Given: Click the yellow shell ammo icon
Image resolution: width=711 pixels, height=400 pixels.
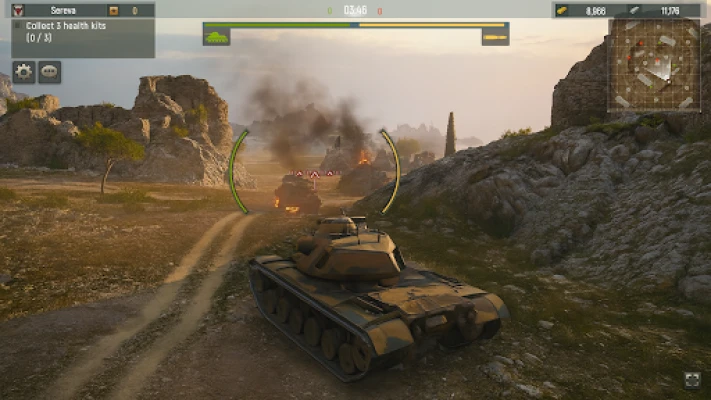Looking at the screenshot, I should point(495,38).
